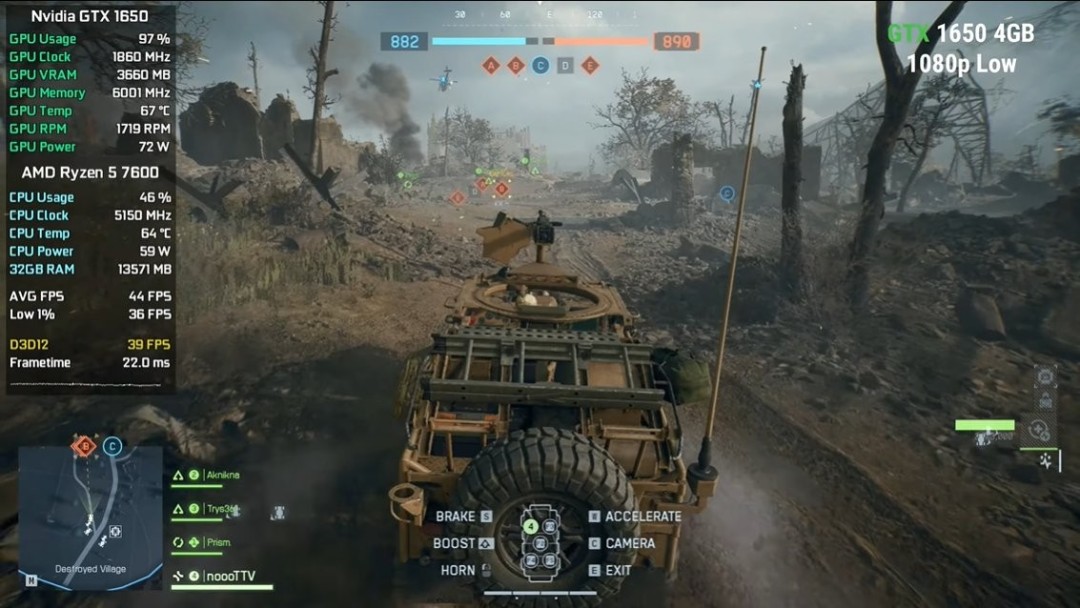The height and width of the screenshot is (608, 1080).
Task: Select player noooTTV in the squad list
Action: tap(229, 576)
